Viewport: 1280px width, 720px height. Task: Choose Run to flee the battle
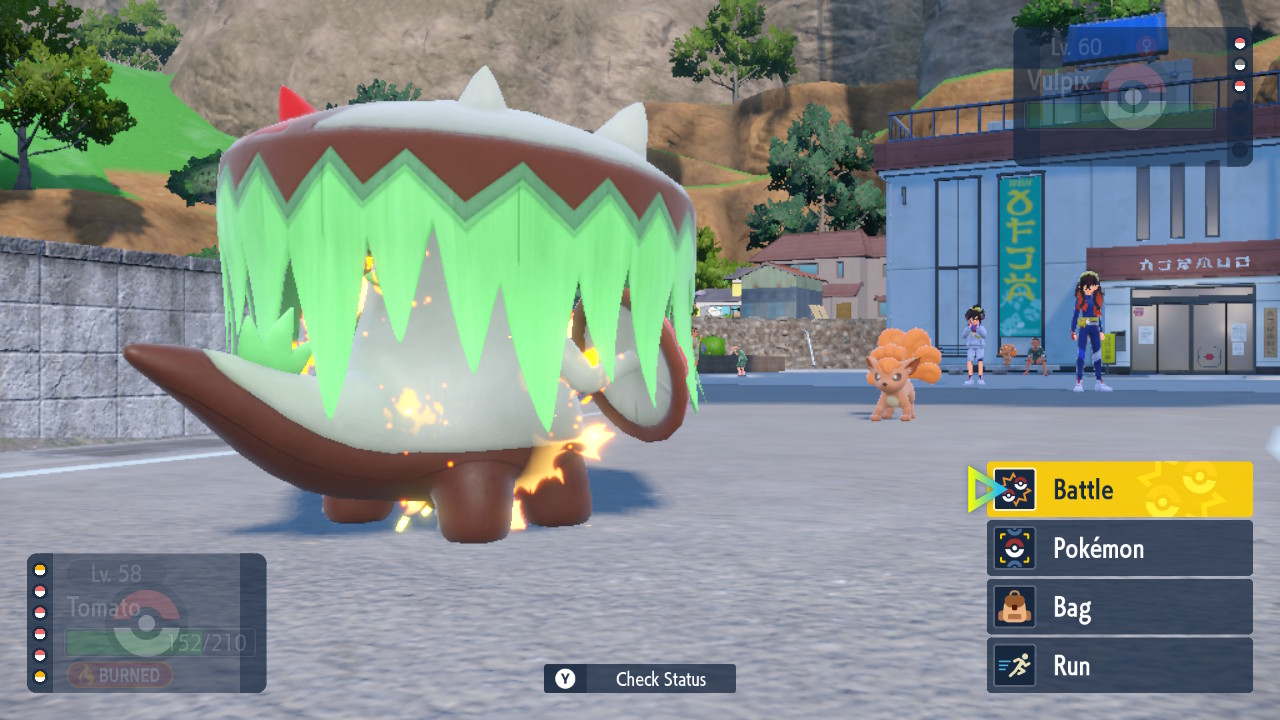tap(1119, 666)
